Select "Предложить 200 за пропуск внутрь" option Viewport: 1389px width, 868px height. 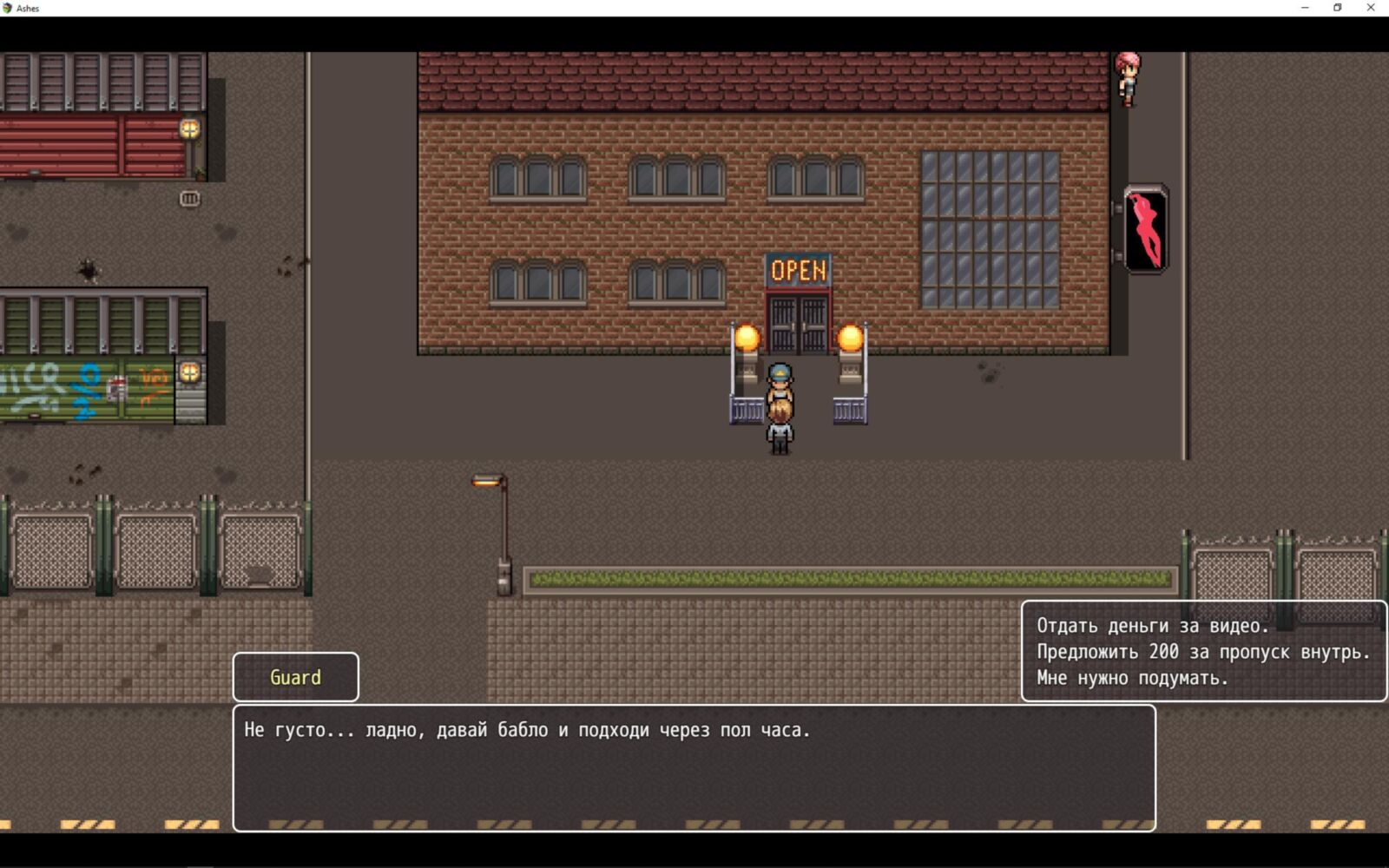pos(1202,652)
